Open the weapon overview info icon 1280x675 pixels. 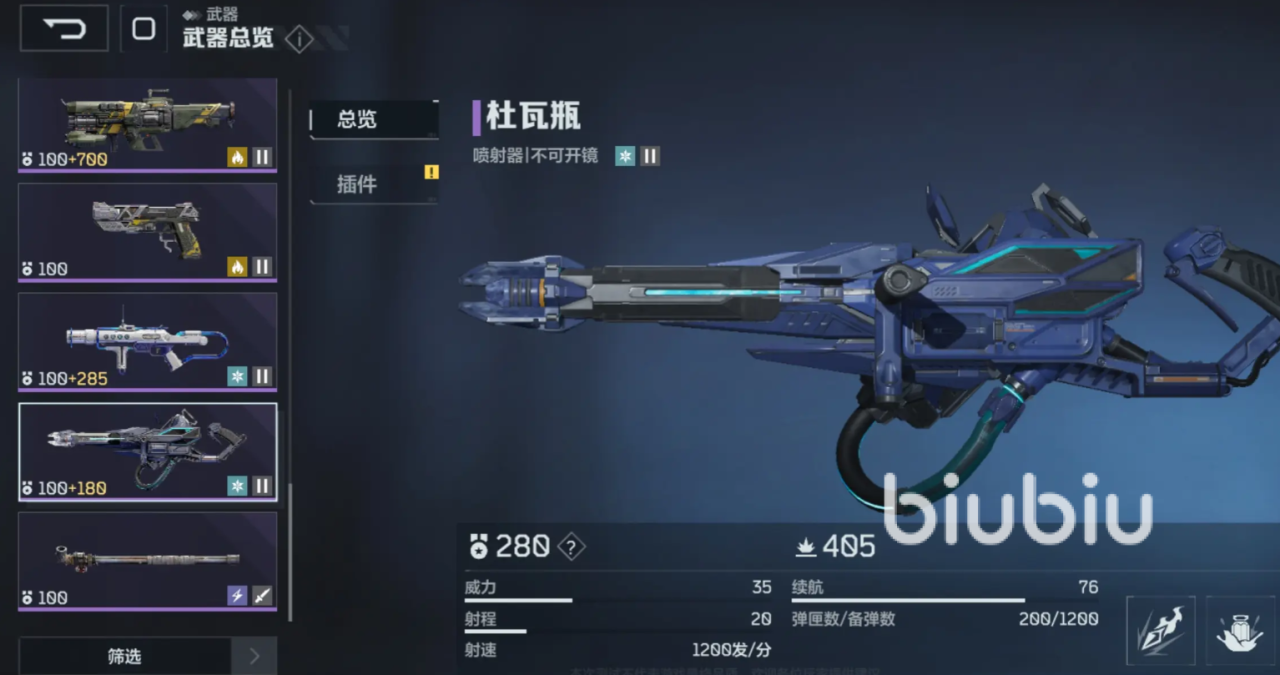299,39
